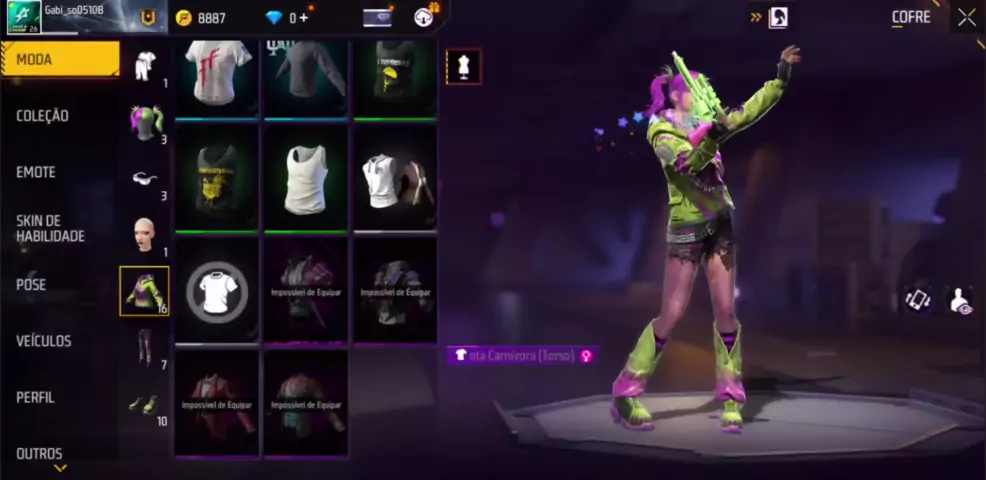Open the head face subcategory
This screenshot has height=480, width=986.
(x=145, y=234)
